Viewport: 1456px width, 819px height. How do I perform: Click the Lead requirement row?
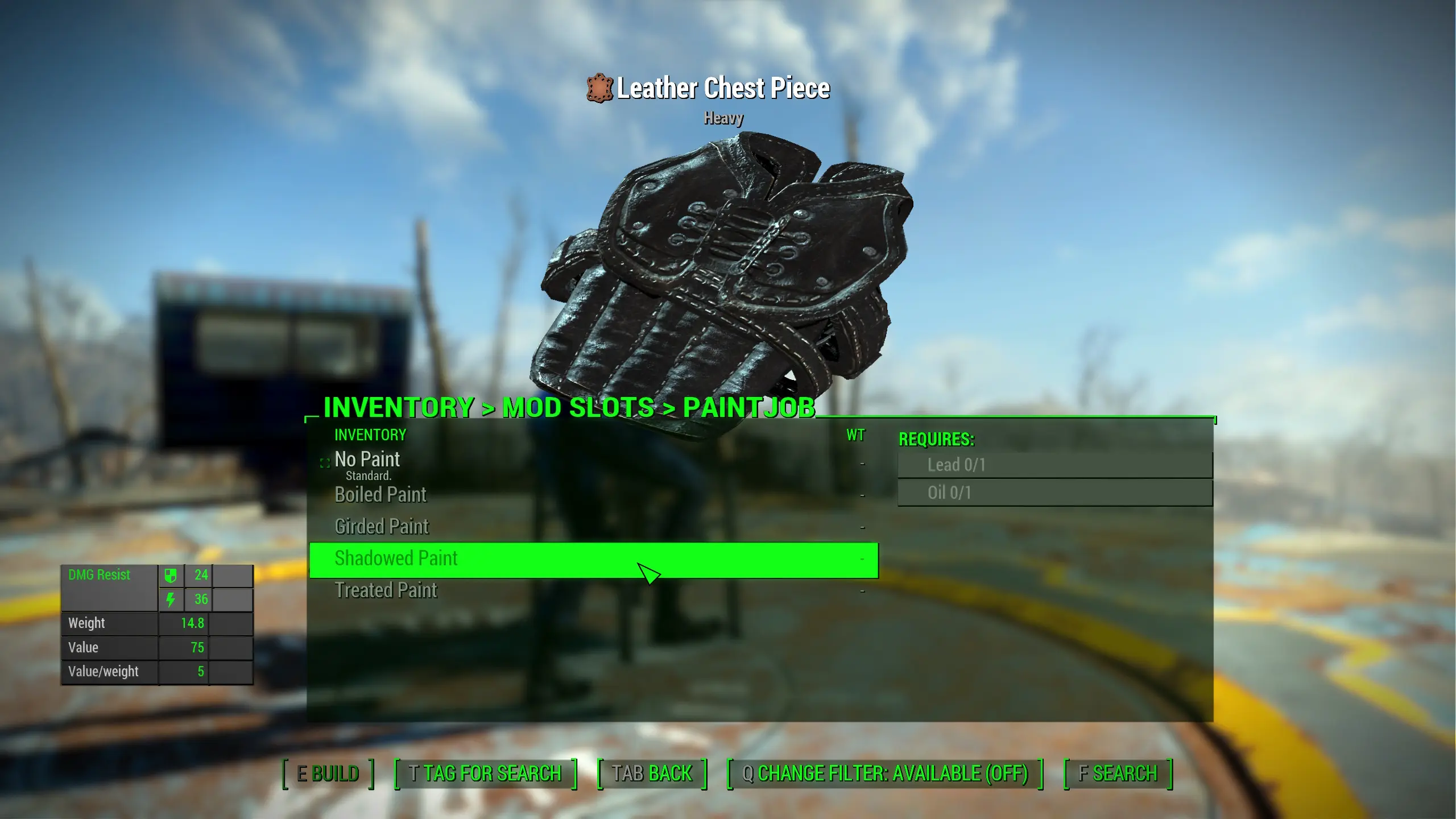[1054, 465]
